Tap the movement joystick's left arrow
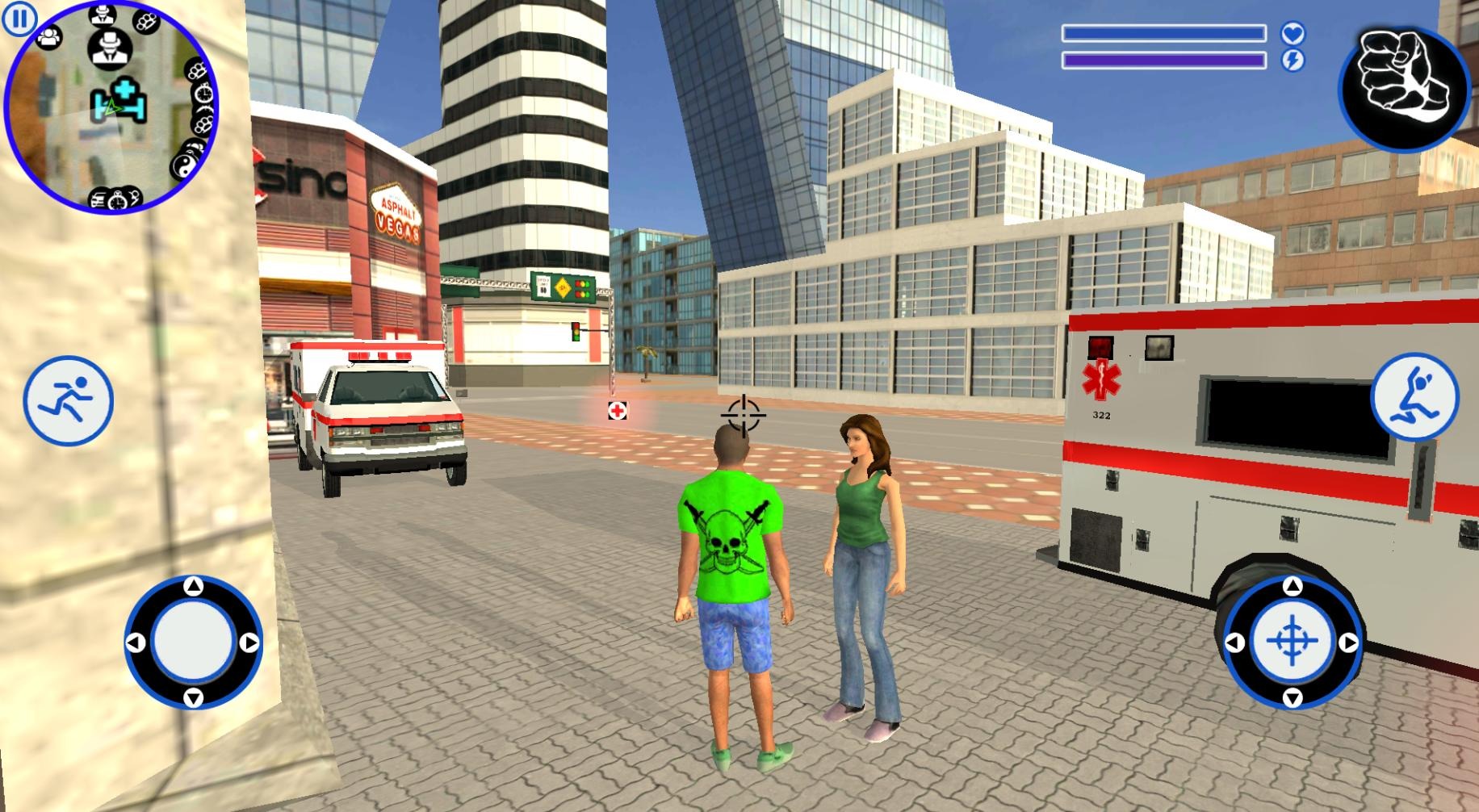This screenshot has width=1479, height=812. pyautogui.click(x=136, y=642)
